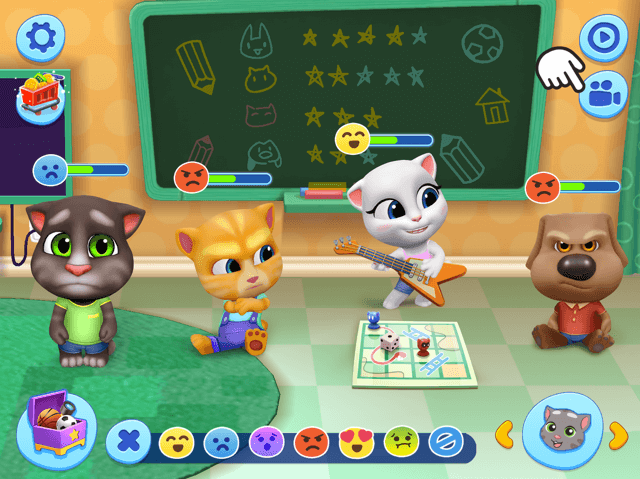The height and width of the screenshot is (479, 640).
Task: Select the angry red emoji
Action: pos(311,441)
